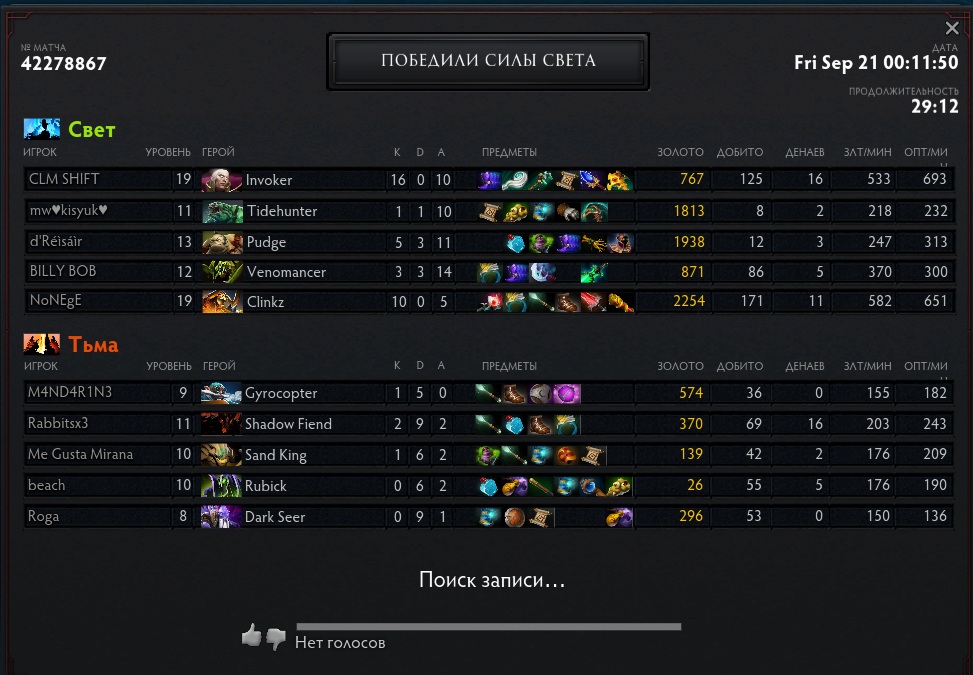The width and height of the screenshot is (973, 675).
Task: Click the Tidehunter hero portrait
Action: pos(222,212)
